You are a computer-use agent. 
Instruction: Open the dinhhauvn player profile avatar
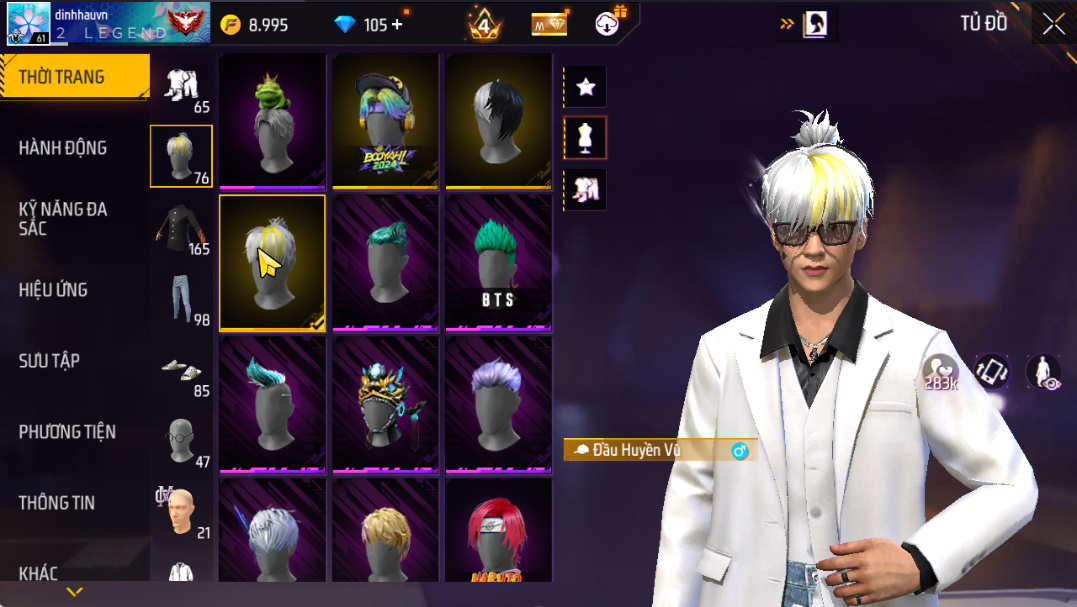[x=29, y=24]
